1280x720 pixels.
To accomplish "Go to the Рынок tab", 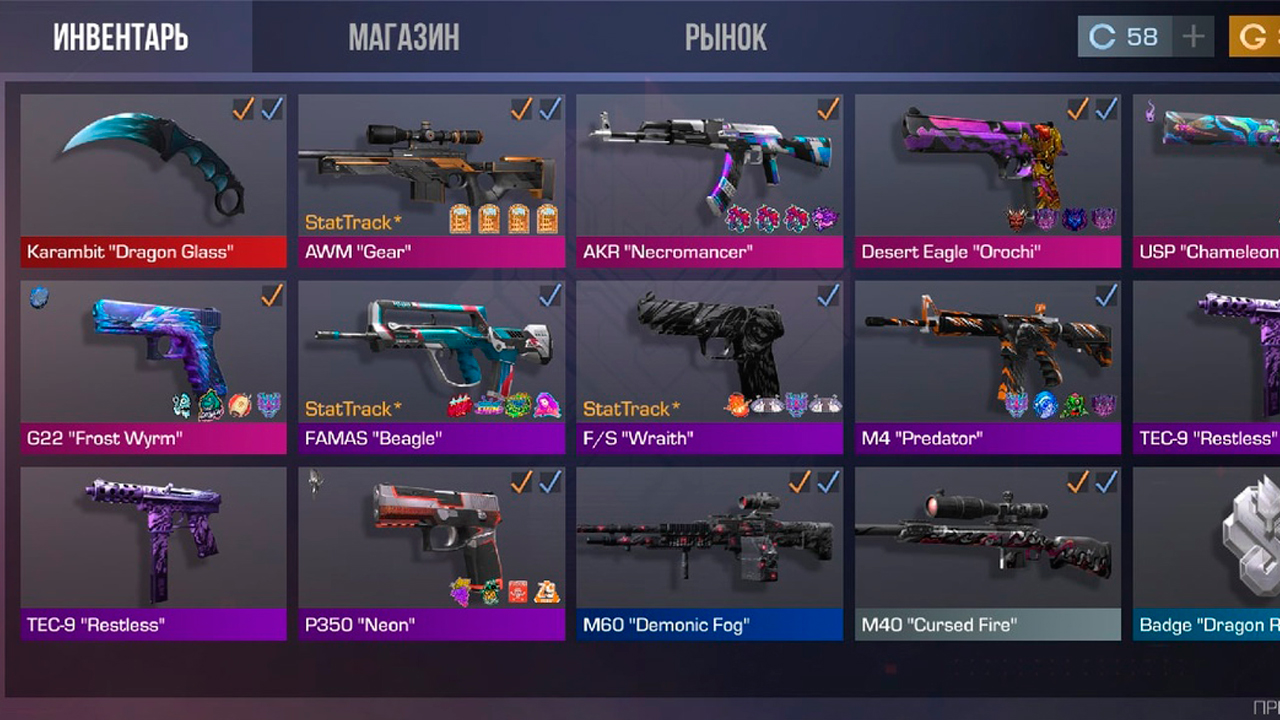I will (x=726, y=37).
